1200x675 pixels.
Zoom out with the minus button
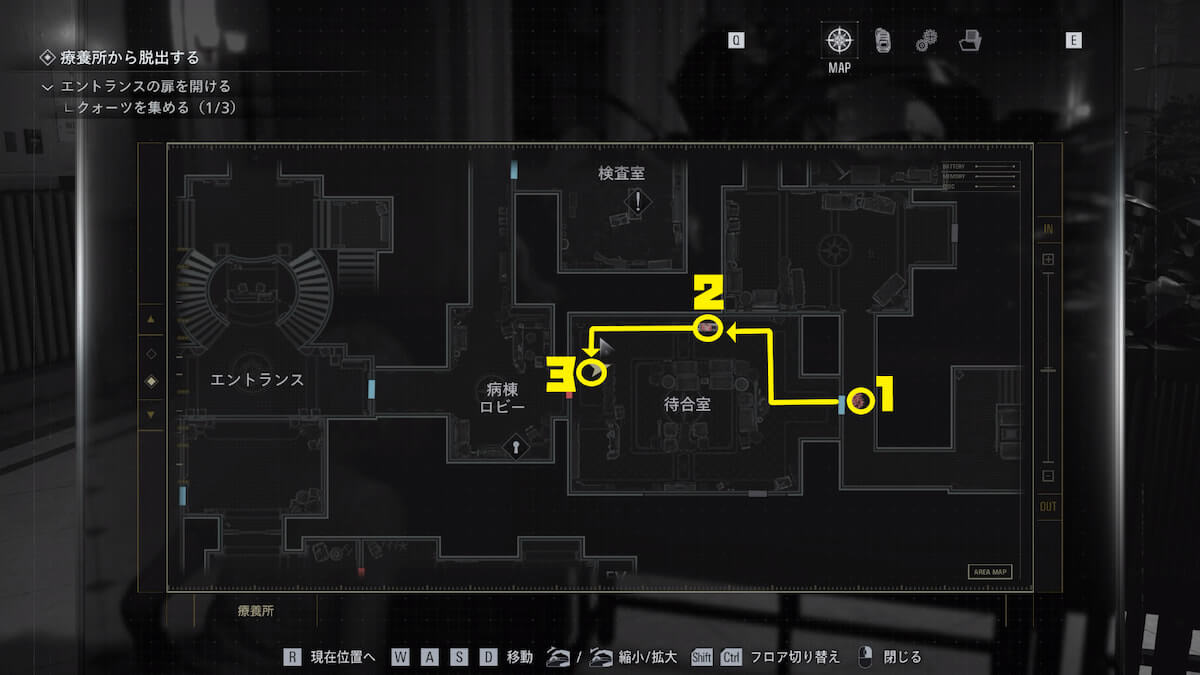[1048, 476]
